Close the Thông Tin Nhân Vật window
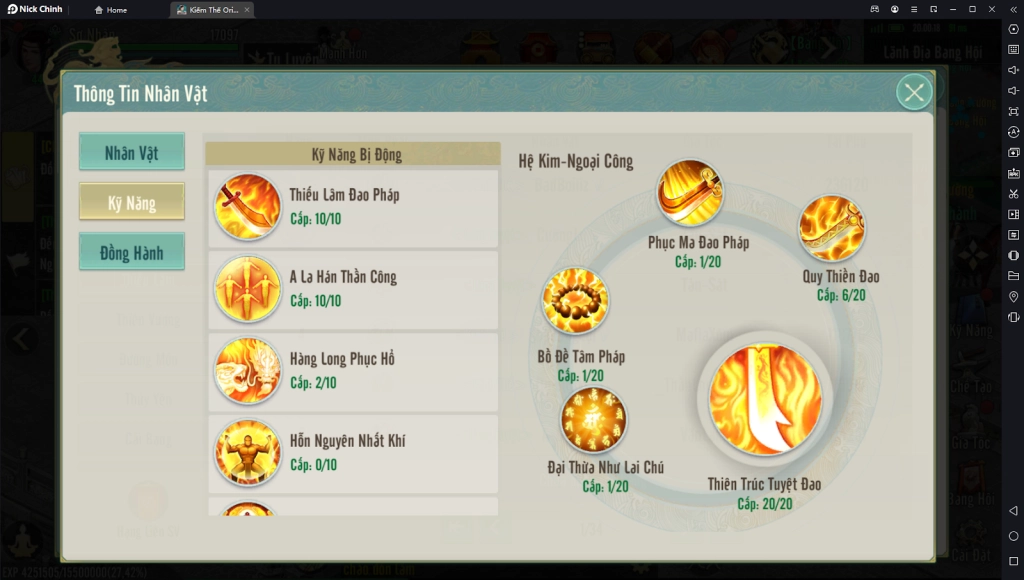 tap(913, 93)
